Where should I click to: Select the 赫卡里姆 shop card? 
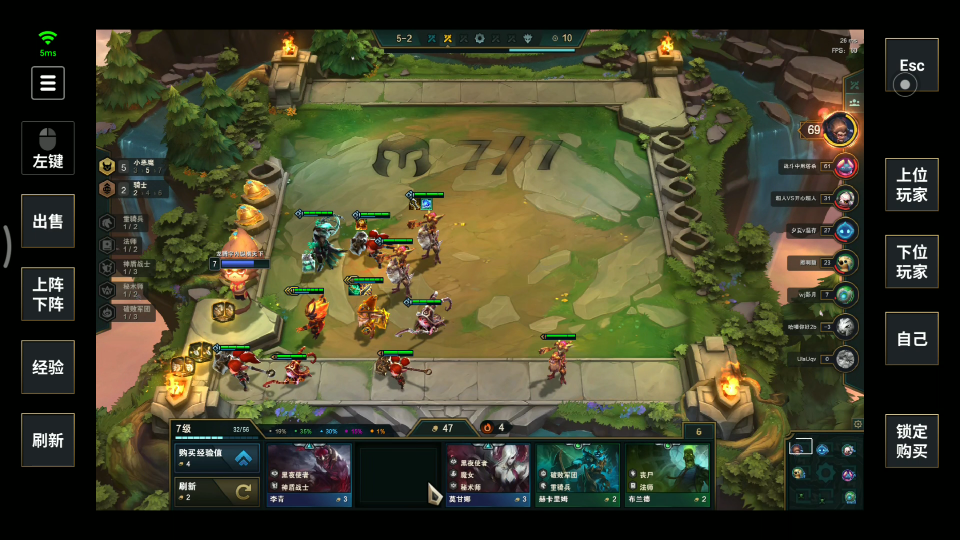[576, 475]
